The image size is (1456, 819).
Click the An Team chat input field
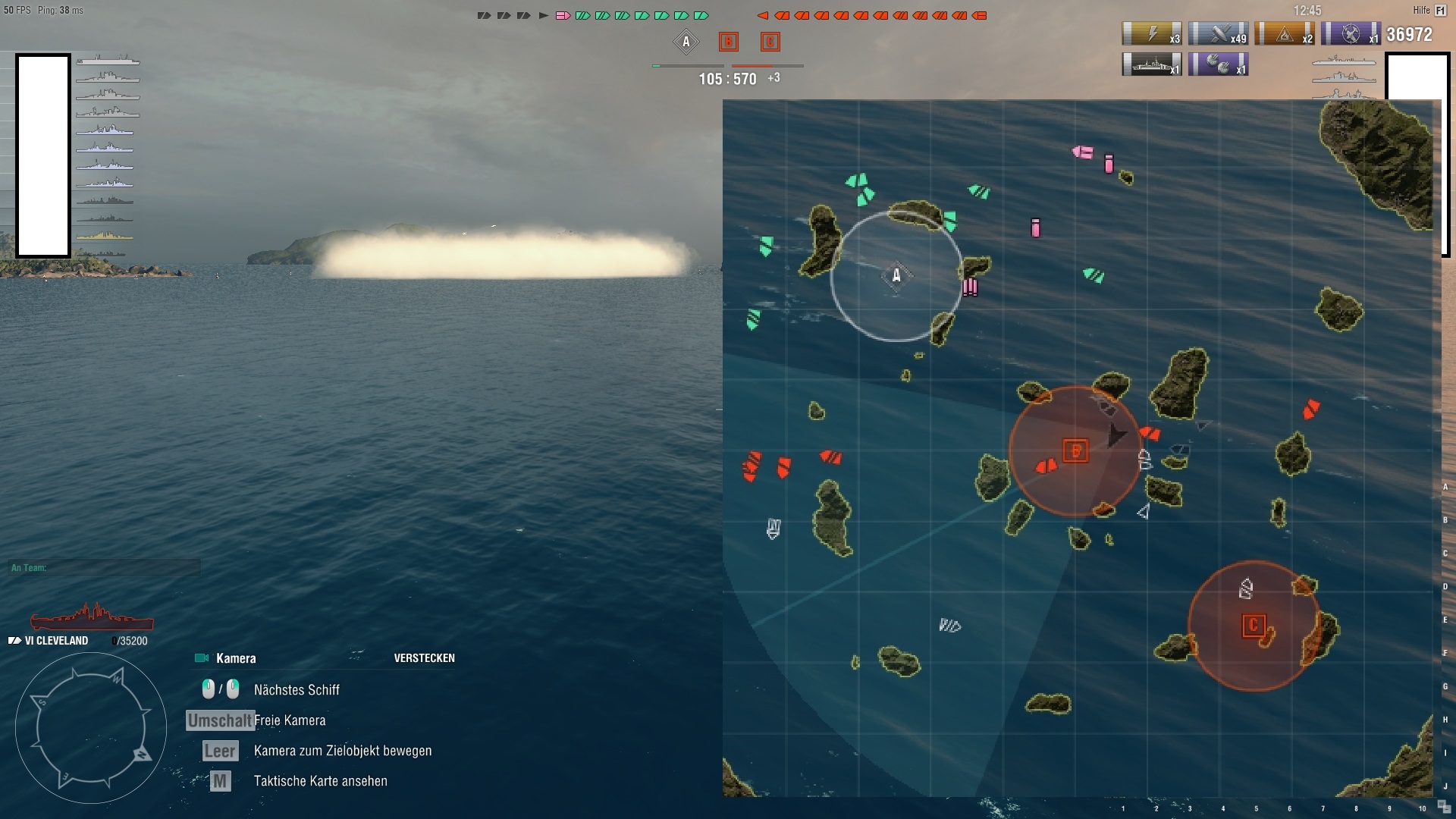[104, 566]
